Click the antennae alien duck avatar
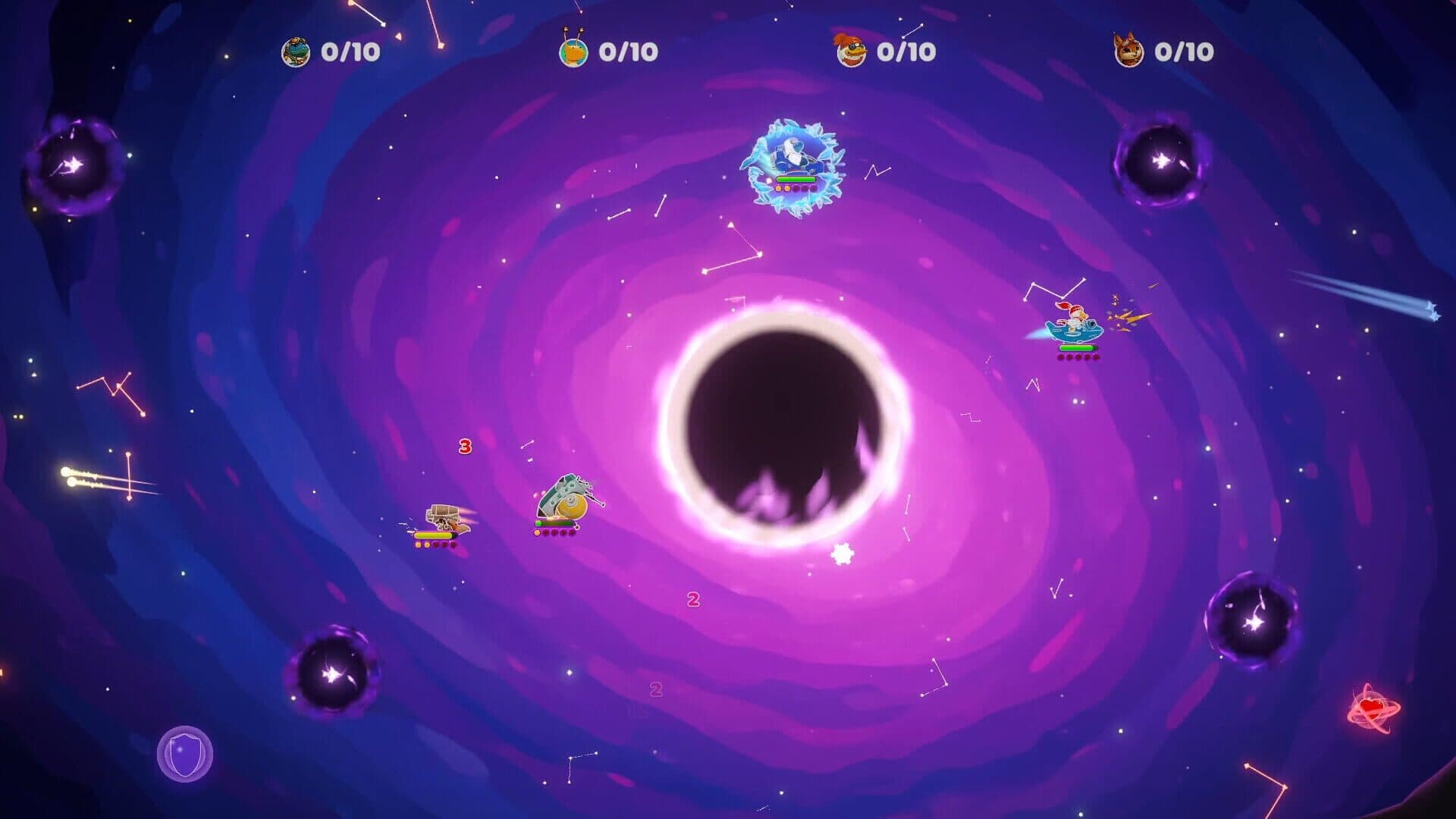This screenshot has width=1456, height=819. pyautogui.click(x=574, y=51)
